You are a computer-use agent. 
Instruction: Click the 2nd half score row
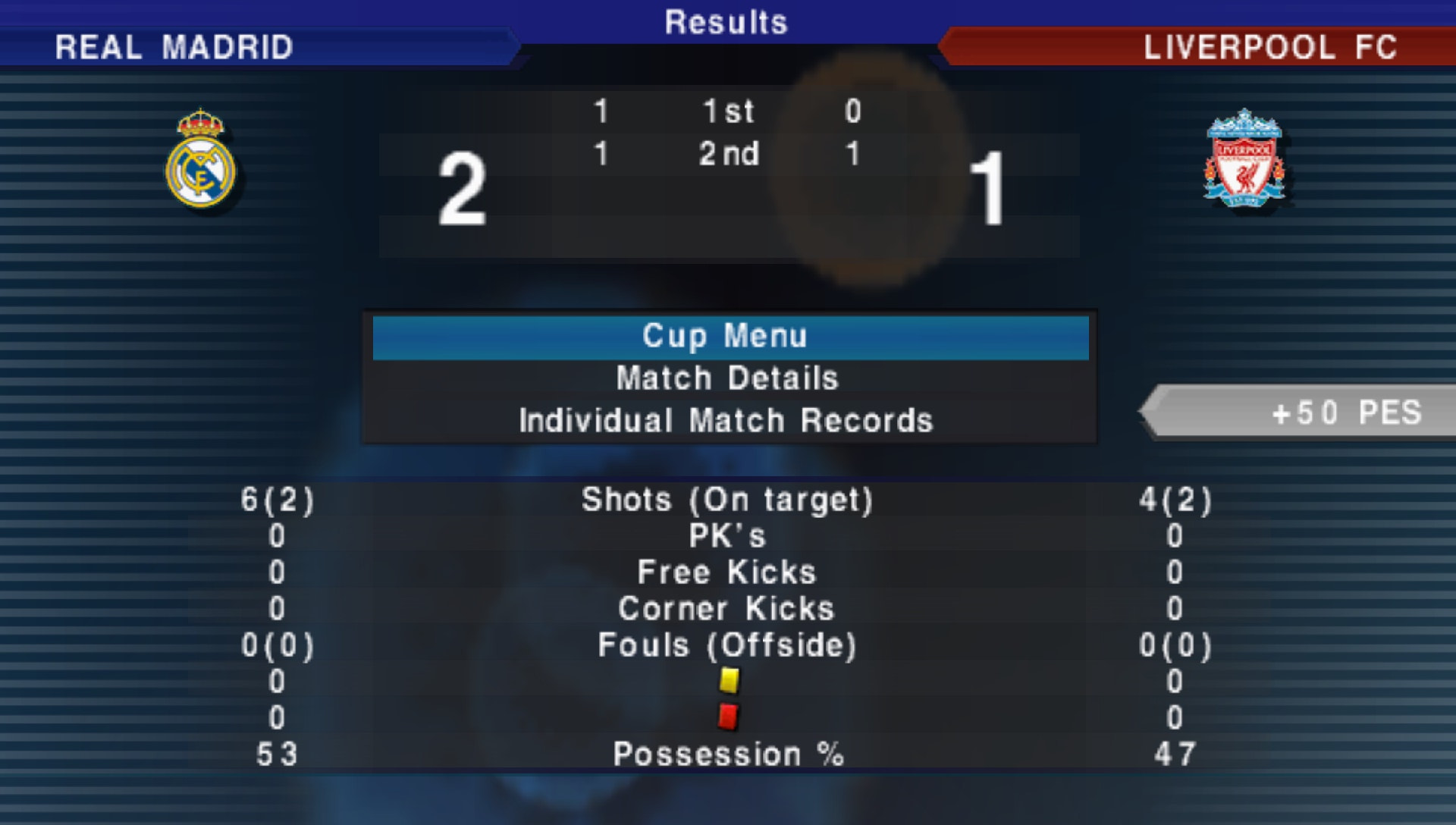728,154
